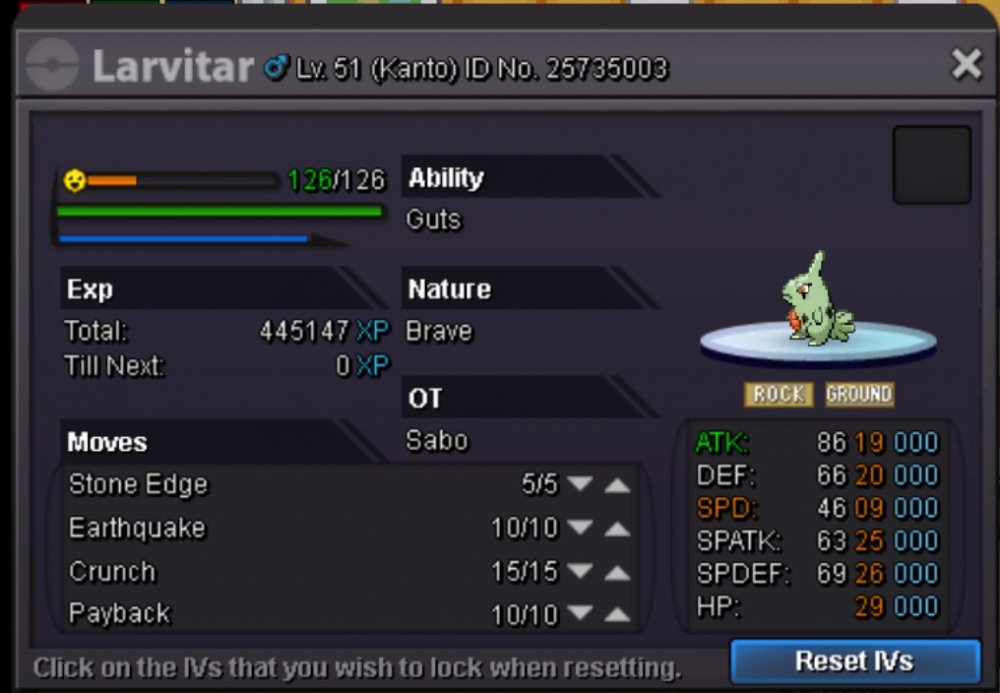This screenshot has height=693, width=1000.
Task: Close the Larvitar summary window
Action: [x=966, y=66]
